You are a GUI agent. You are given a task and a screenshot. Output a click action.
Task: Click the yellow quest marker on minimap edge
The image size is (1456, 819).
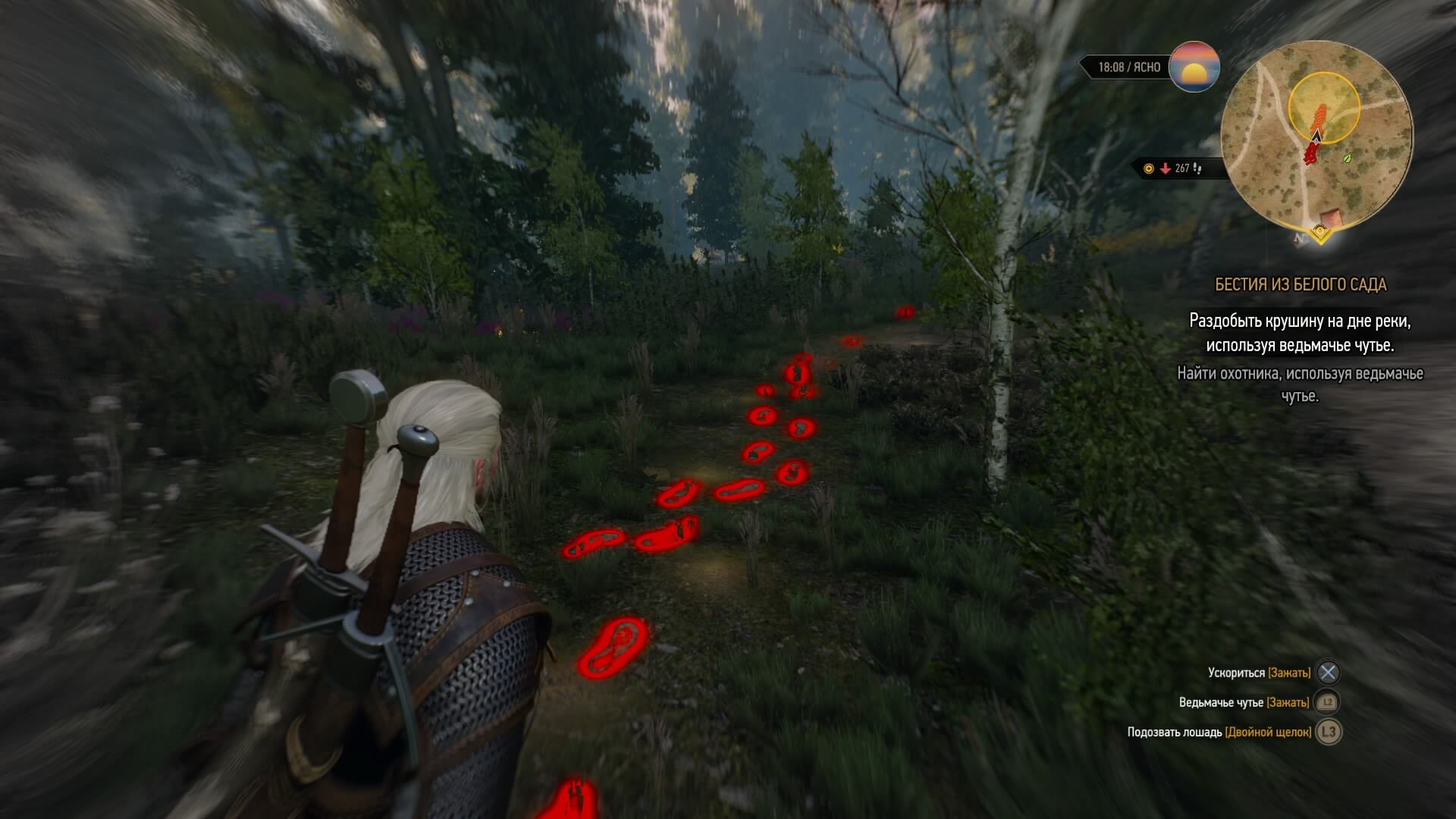(1320, 231)
